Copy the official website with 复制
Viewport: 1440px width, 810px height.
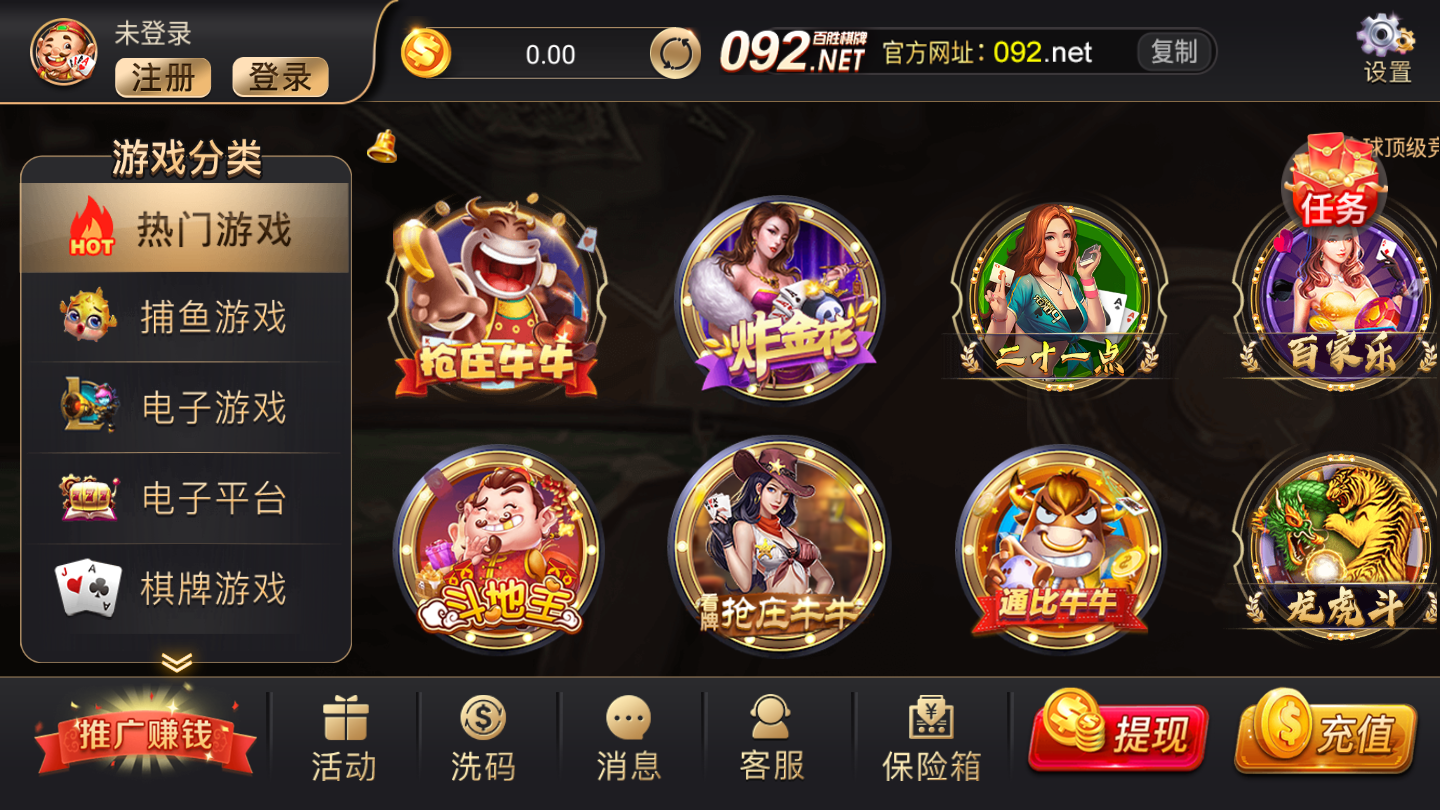[1175, 52]
